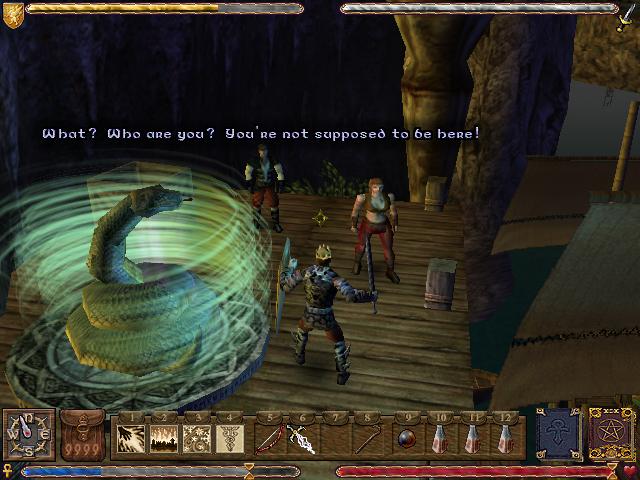This screenshot has height=480, width=640.
Task: Equip the red bow from slot 5
Action: [268, 438]
